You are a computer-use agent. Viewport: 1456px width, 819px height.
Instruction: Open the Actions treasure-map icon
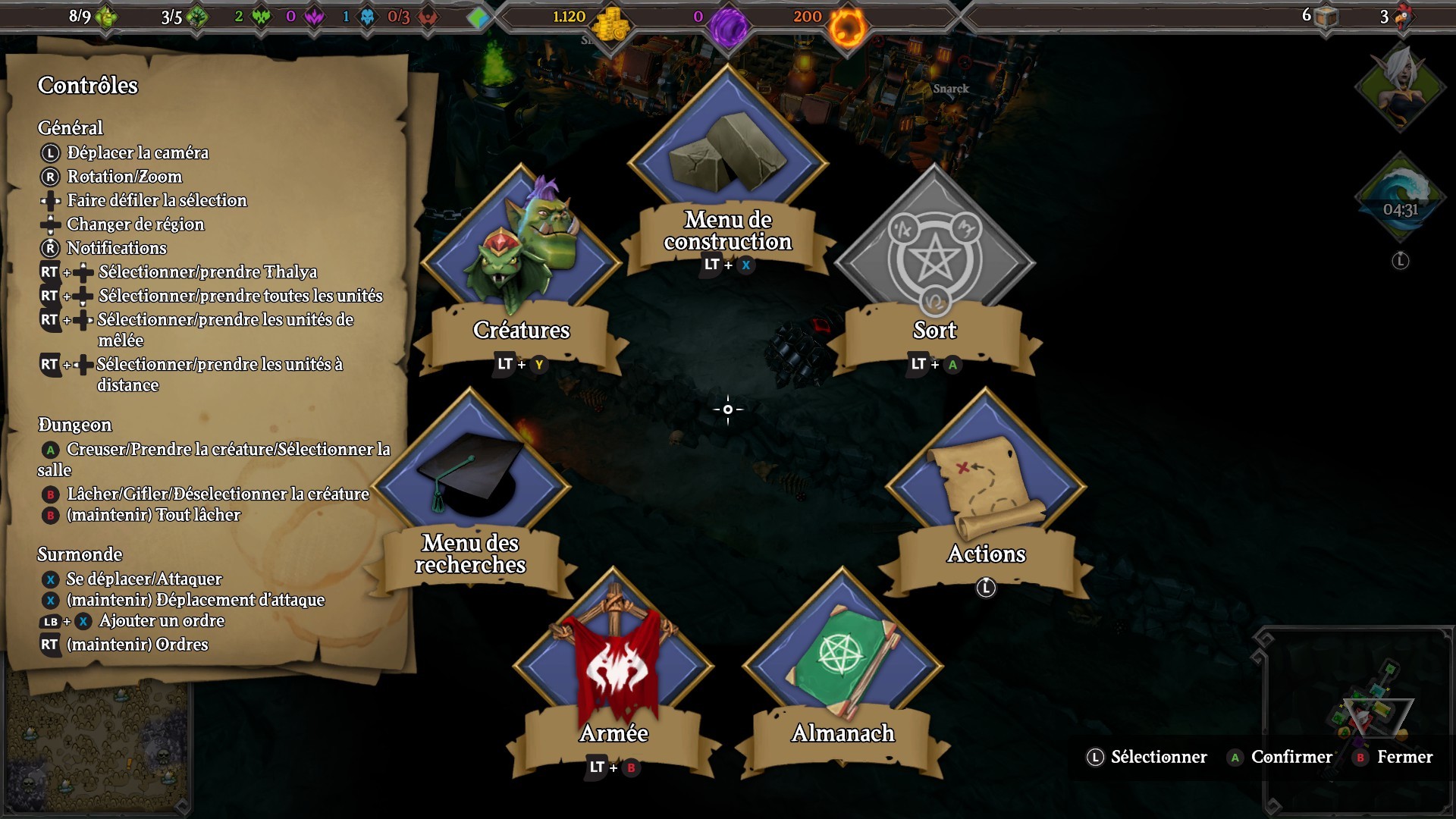(985, 476)
